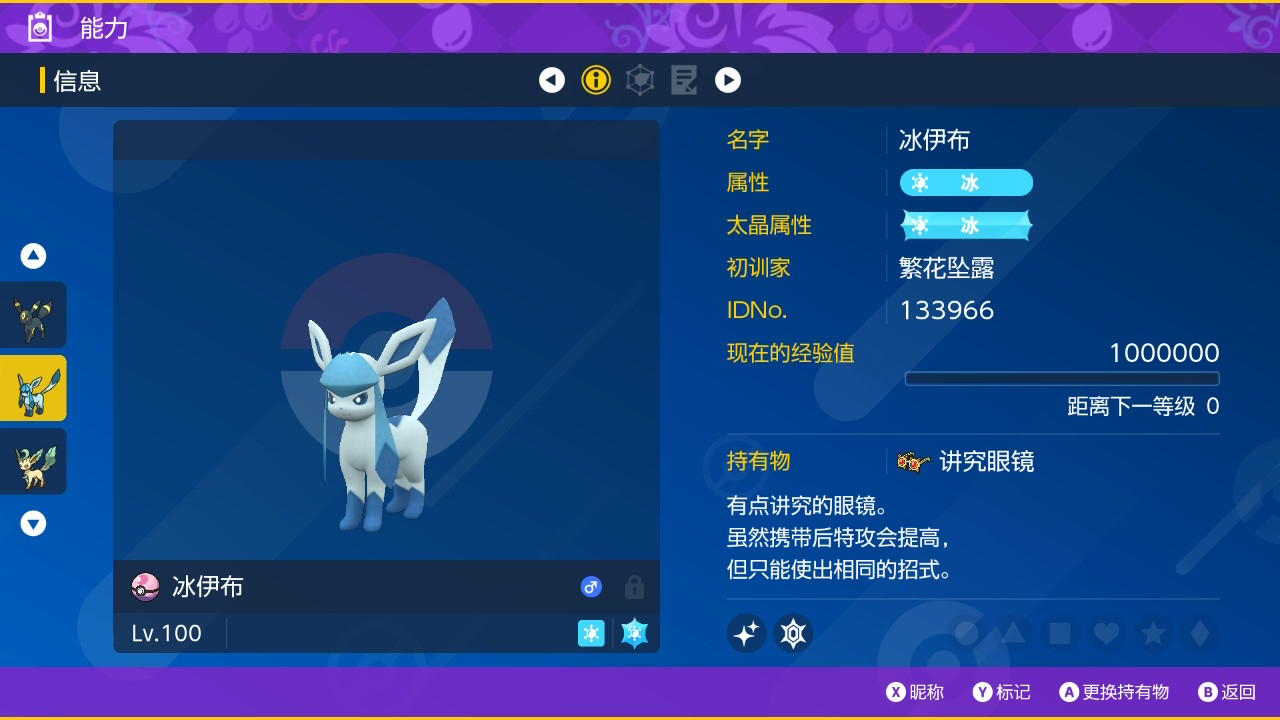Click the Tera jewel mark icon
This screenshot has width=1280, height=720.
coord(793,633)
